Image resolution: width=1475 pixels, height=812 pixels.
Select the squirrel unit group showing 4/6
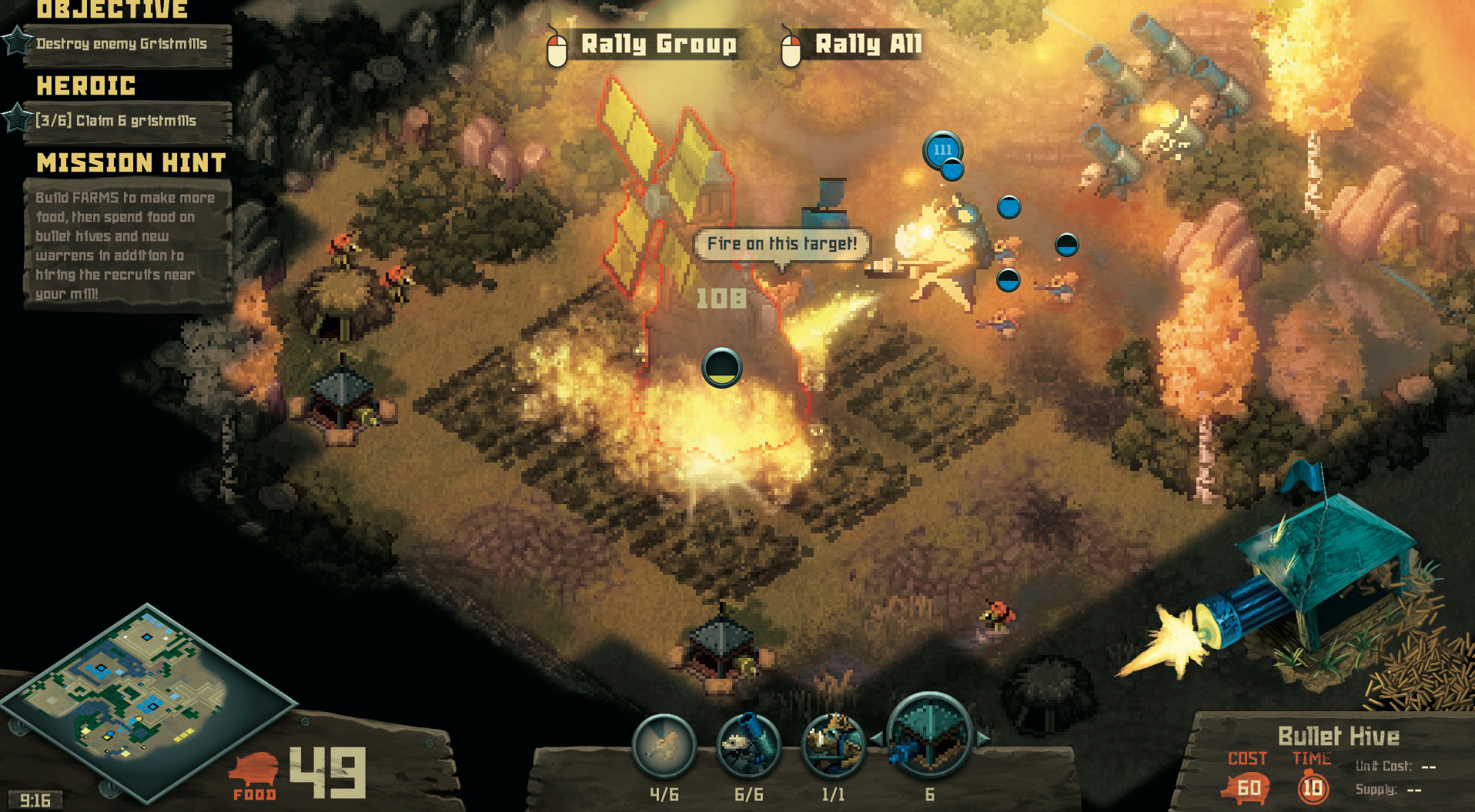664,745
